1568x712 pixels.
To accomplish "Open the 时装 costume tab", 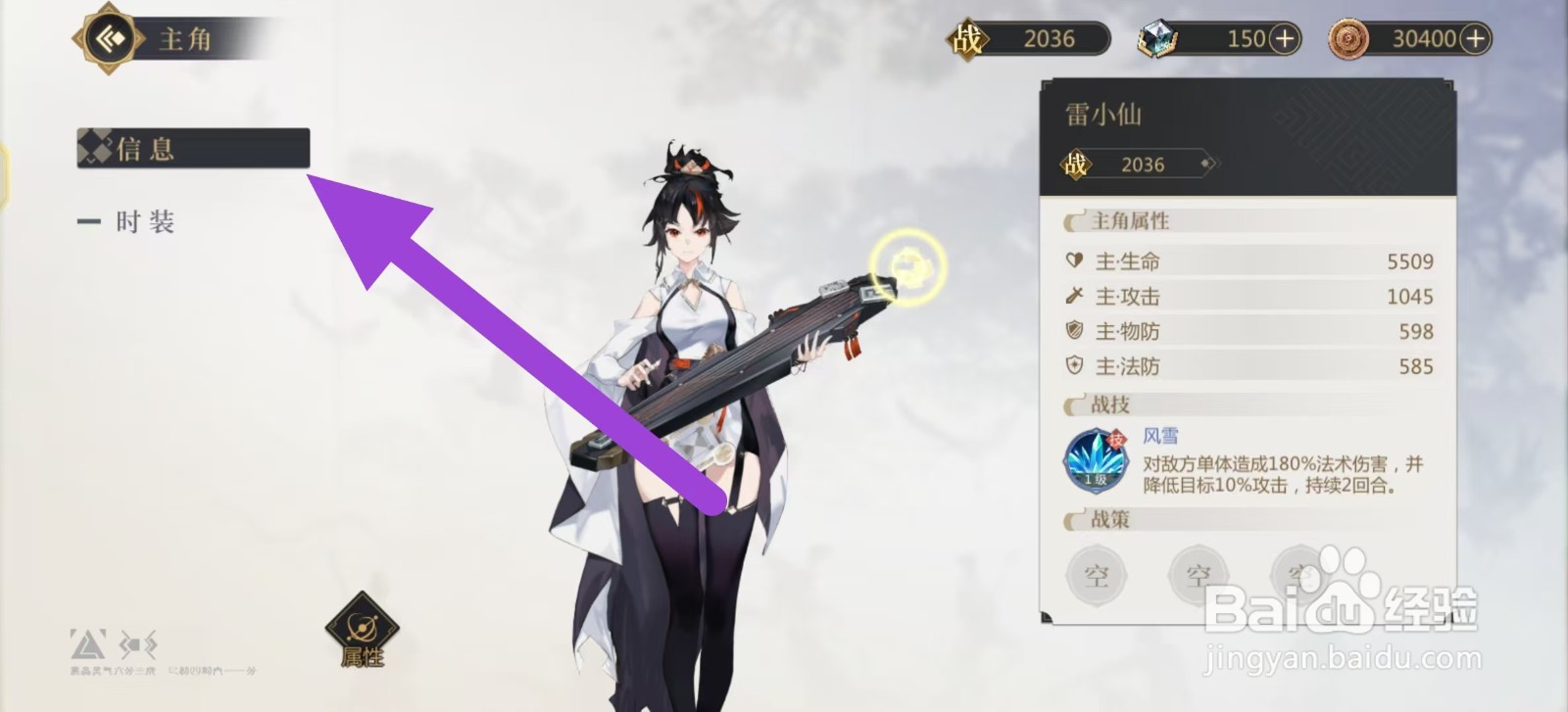I will coord(147,222).
